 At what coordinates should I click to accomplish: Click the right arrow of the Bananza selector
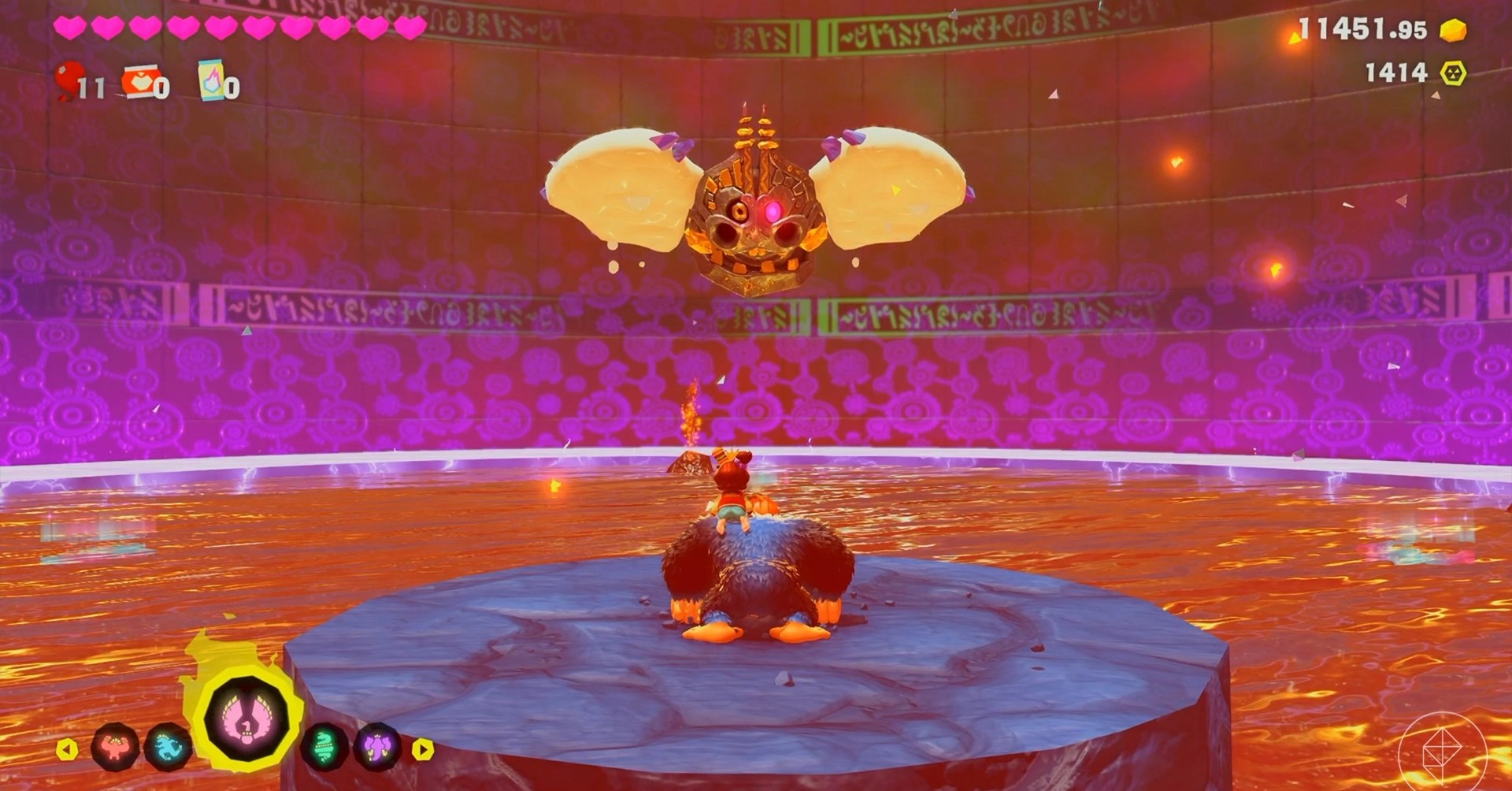pyautogui.click(x=424, y=749)
